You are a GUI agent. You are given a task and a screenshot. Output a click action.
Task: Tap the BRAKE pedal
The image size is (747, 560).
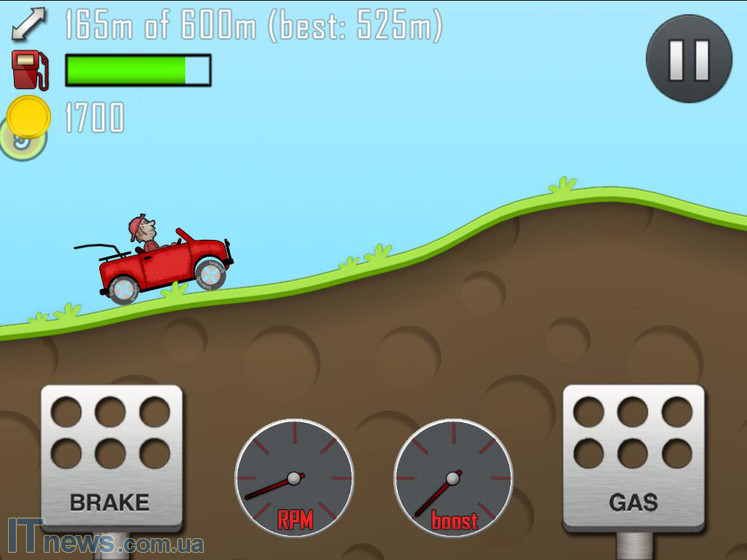pyautogui.click(x=111, y=456)
